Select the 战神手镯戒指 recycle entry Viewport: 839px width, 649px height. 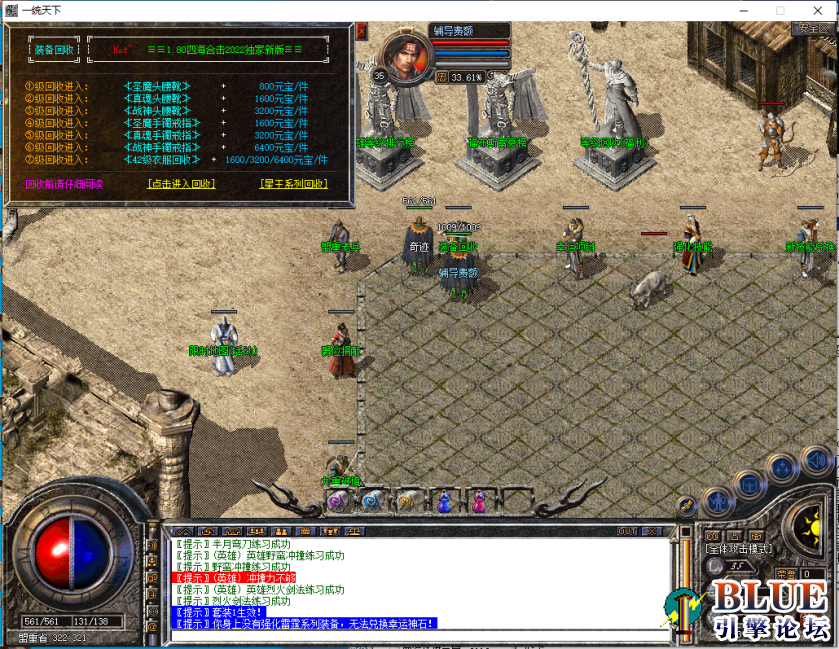point(160,147)
